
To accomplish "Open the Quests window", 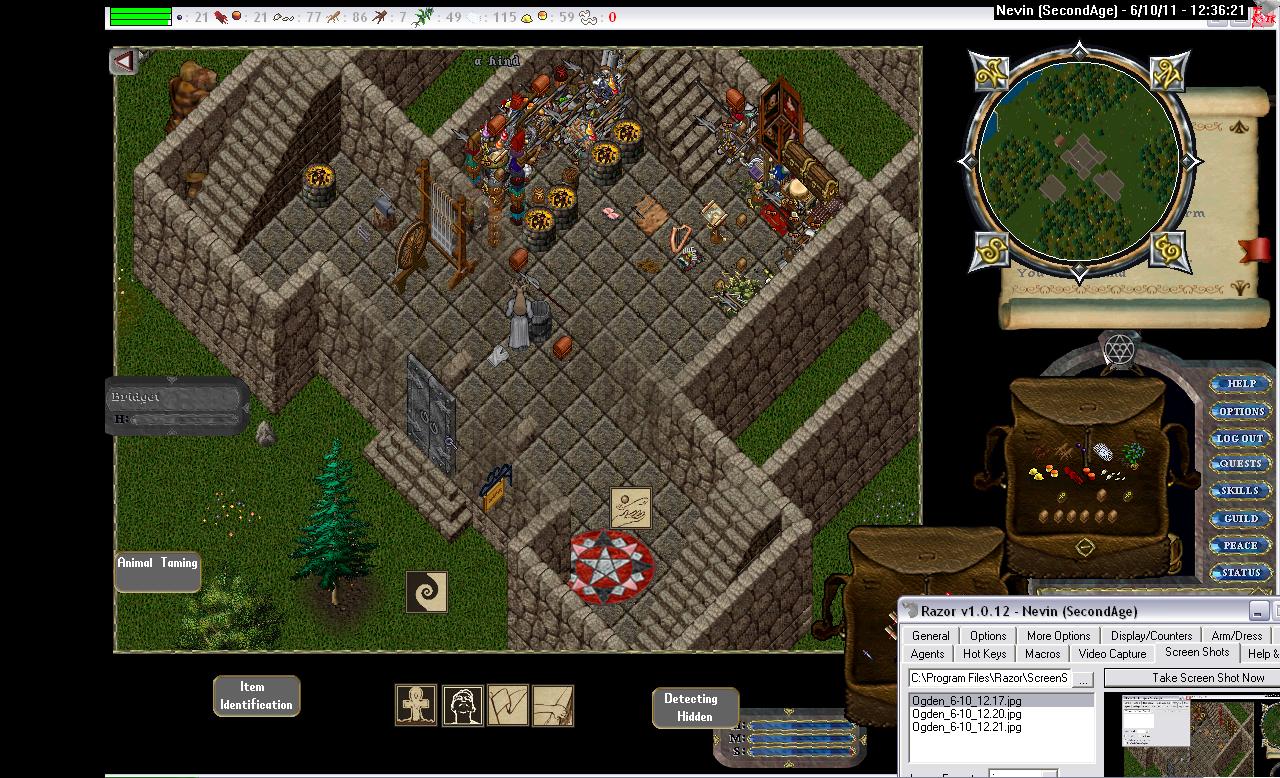I will [x=1241, y=464].
